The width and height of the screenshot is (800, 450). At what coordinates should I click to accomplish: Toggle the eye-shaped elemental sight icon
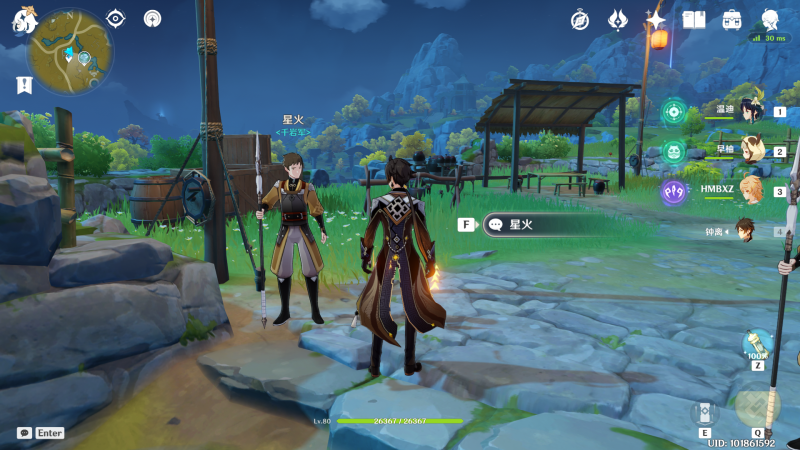(x=116, y=18)
